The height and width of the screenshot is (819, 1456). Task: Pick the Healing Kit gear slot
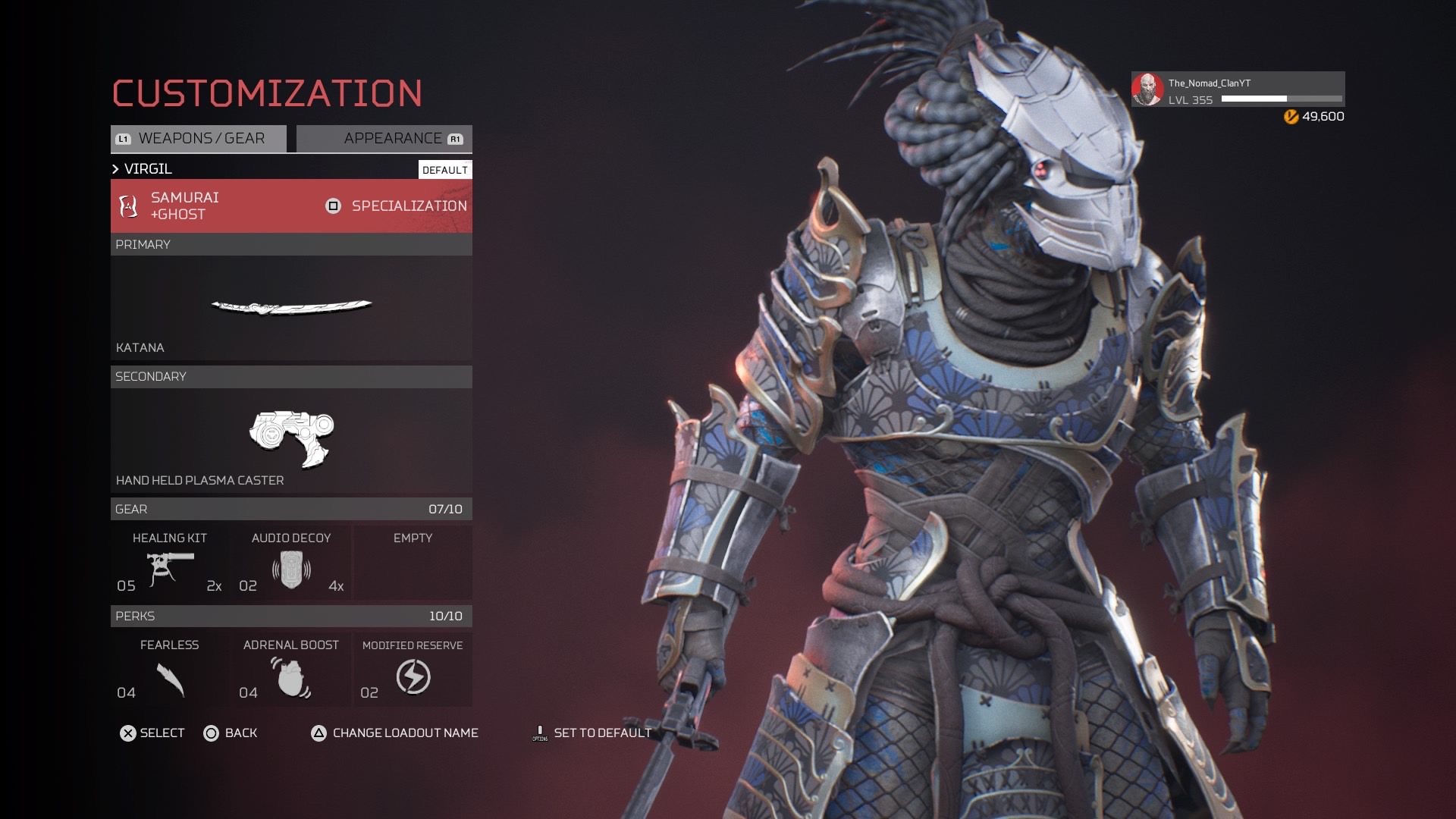(170, 563)
